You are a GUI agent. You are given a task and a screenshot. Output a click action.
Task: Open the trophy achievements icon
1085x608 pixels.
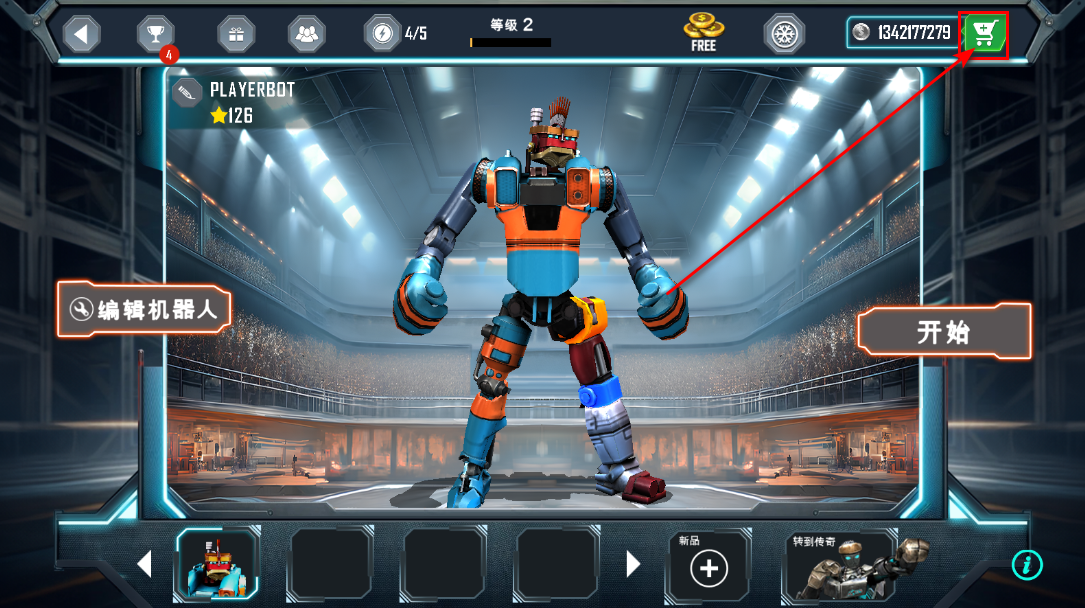click(x=155, y=34)
